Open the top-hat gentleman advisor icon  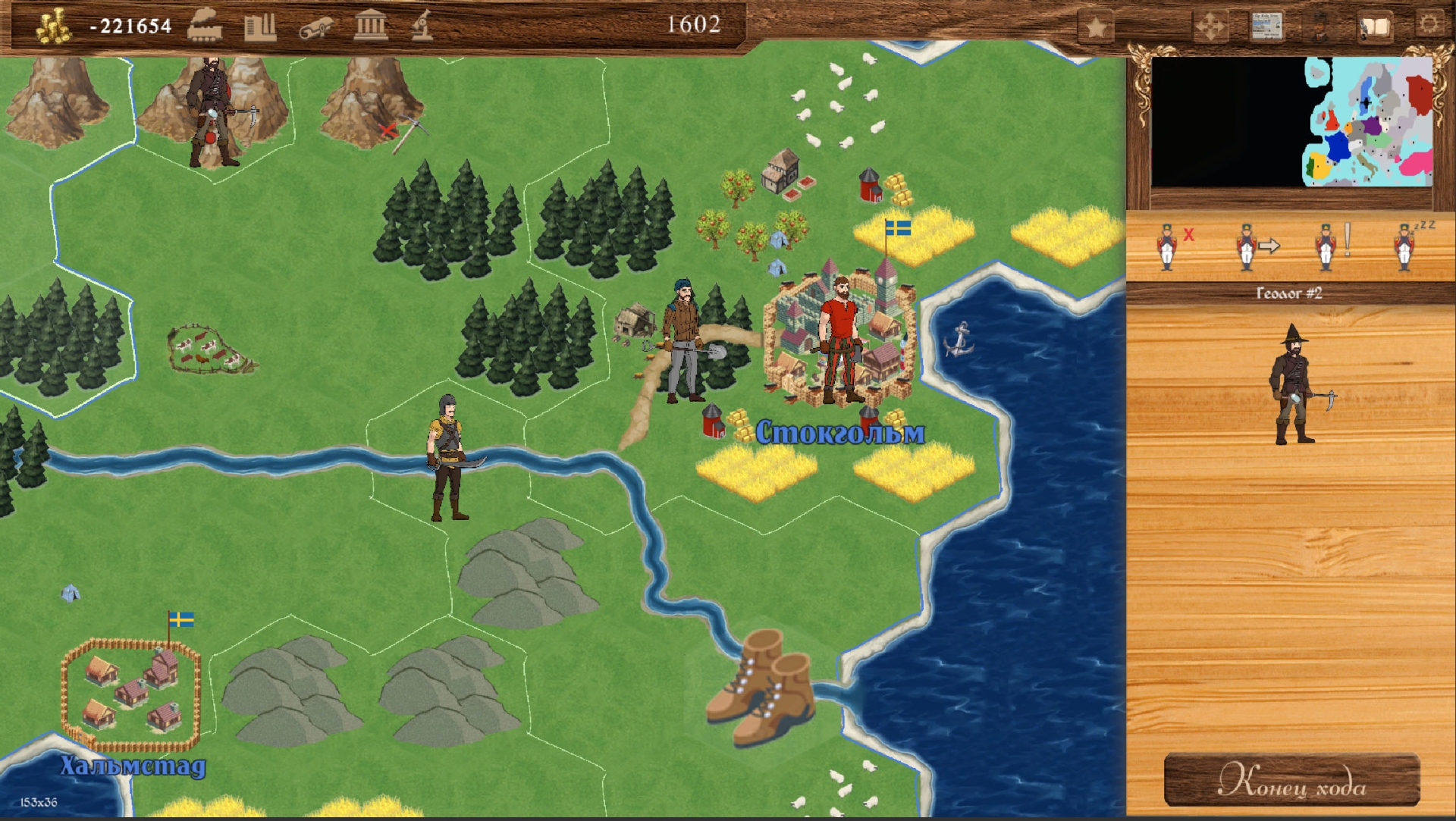[1320, 27]
